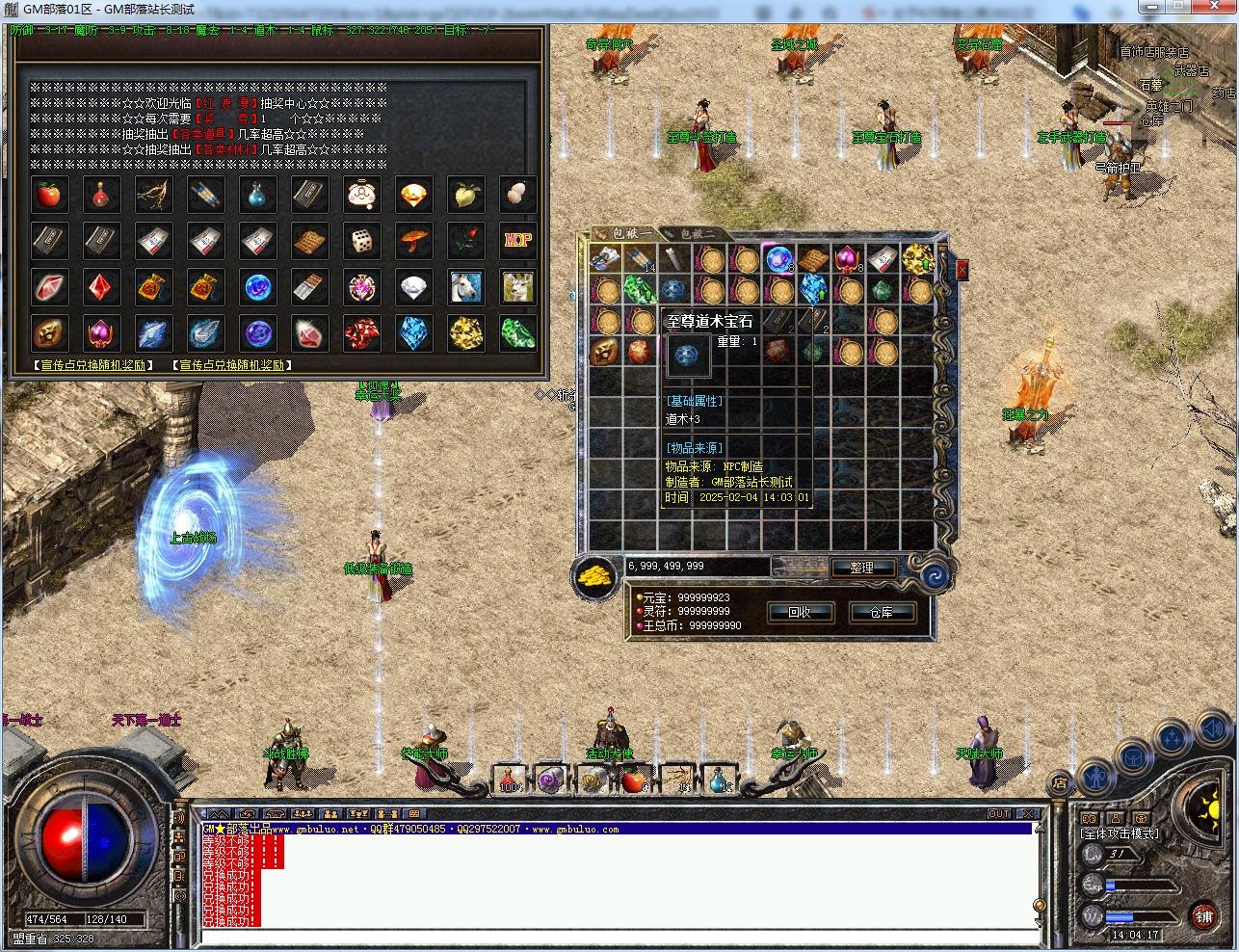Click the 整理 sort button in the bag
Screen dimensions: 1239x952
pos(860,568)
